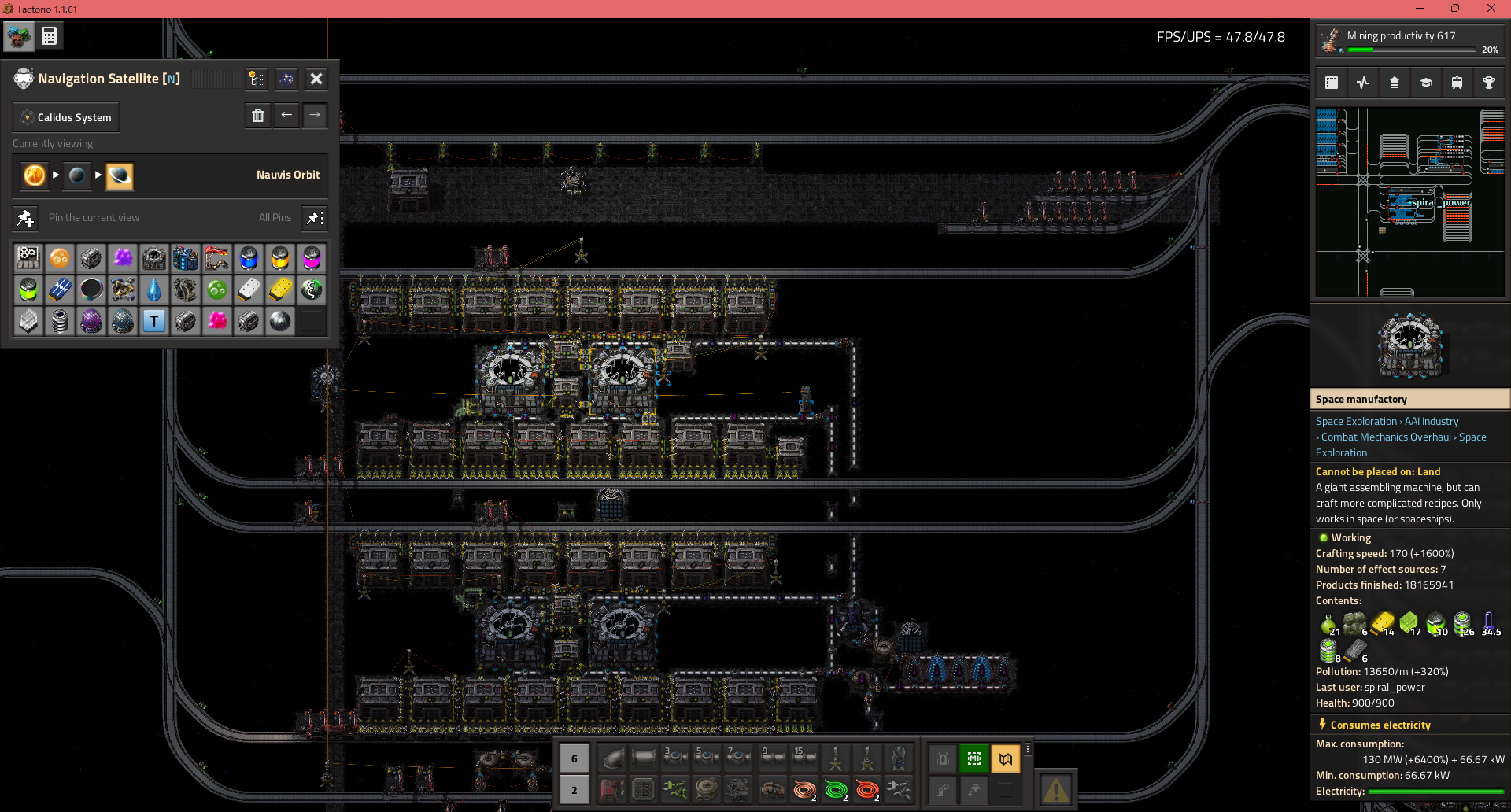Viewport: 1511px width, 812px height.
Task: Open the calculator shortcut button
Action: tap(50, 36)
